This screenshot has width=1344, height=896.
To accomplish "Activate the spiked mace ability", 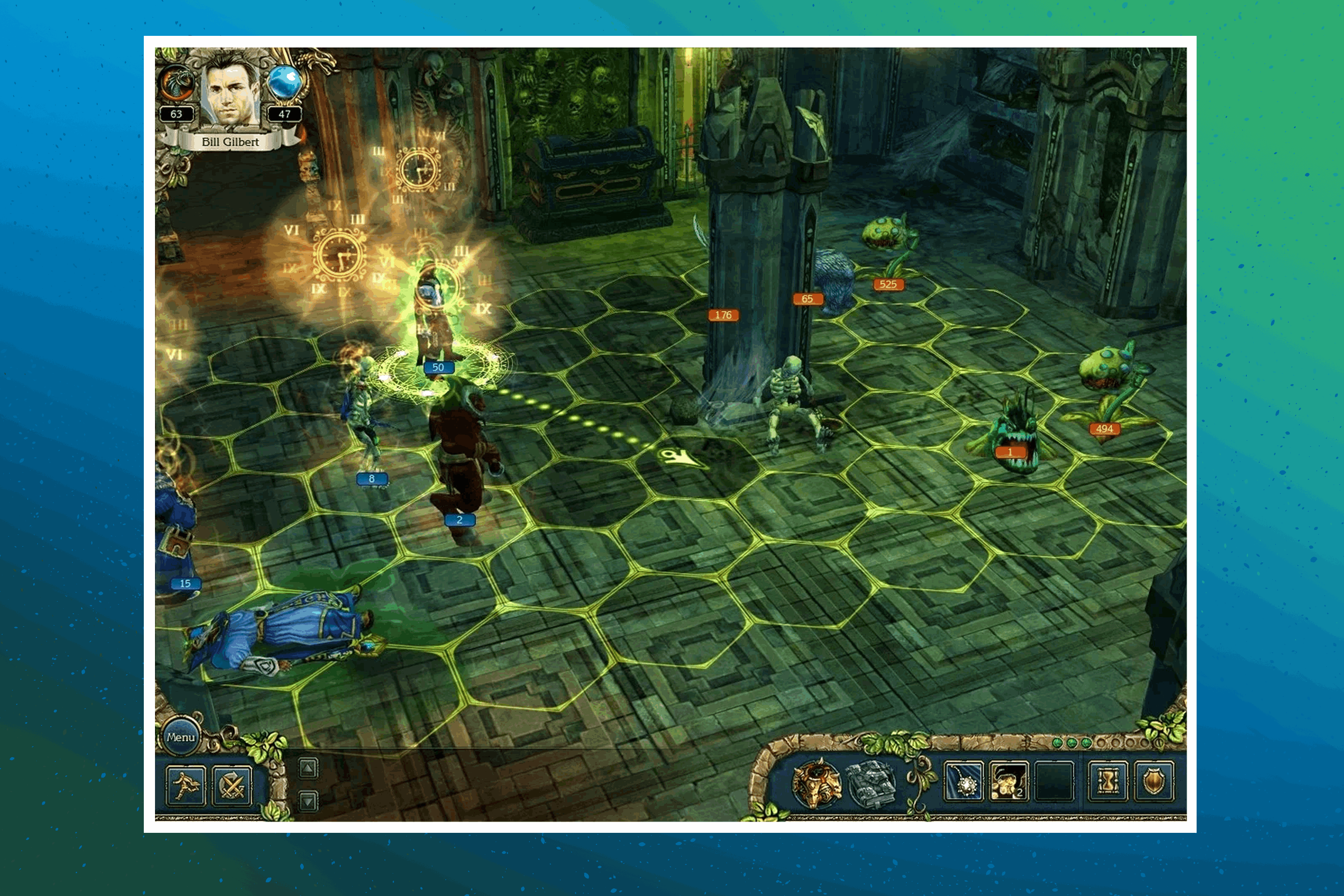I will click(964, 781).
